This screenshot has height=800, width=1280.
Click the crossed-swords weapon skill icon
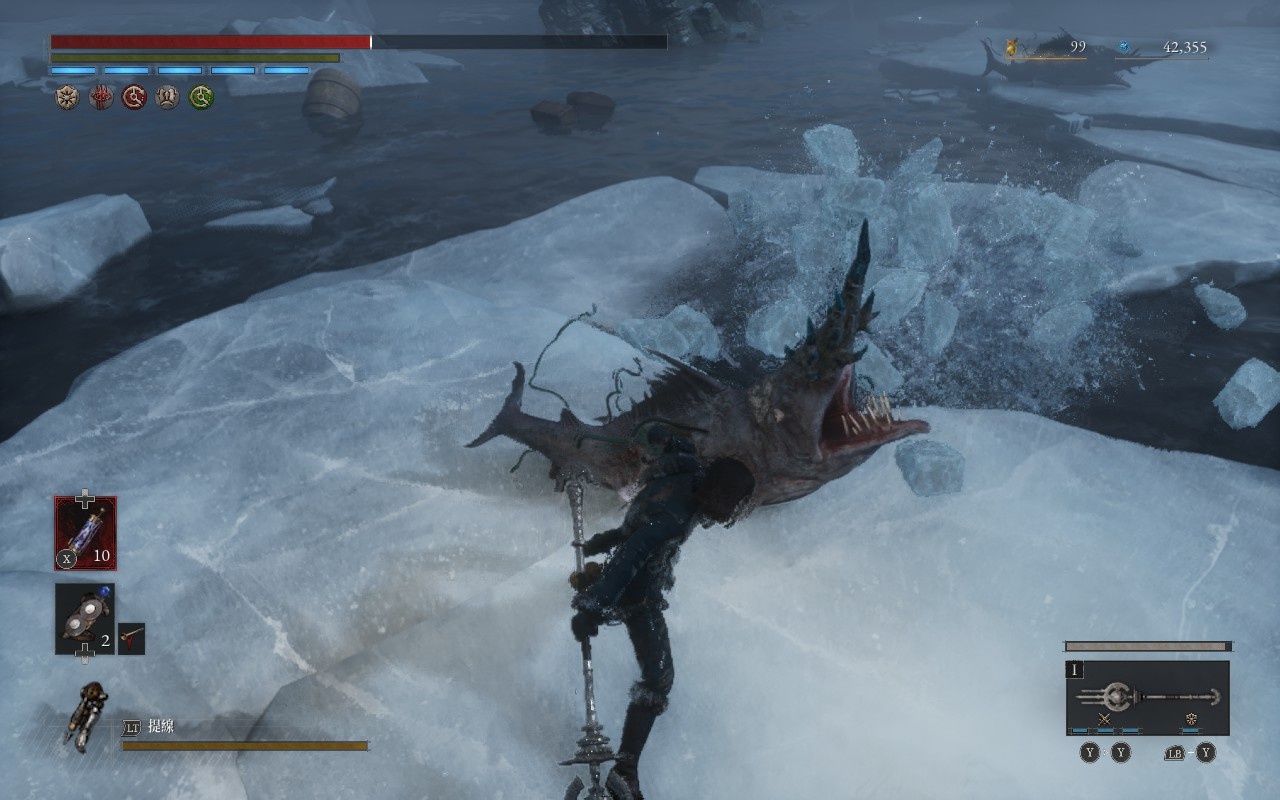[x=1105, y=719]
